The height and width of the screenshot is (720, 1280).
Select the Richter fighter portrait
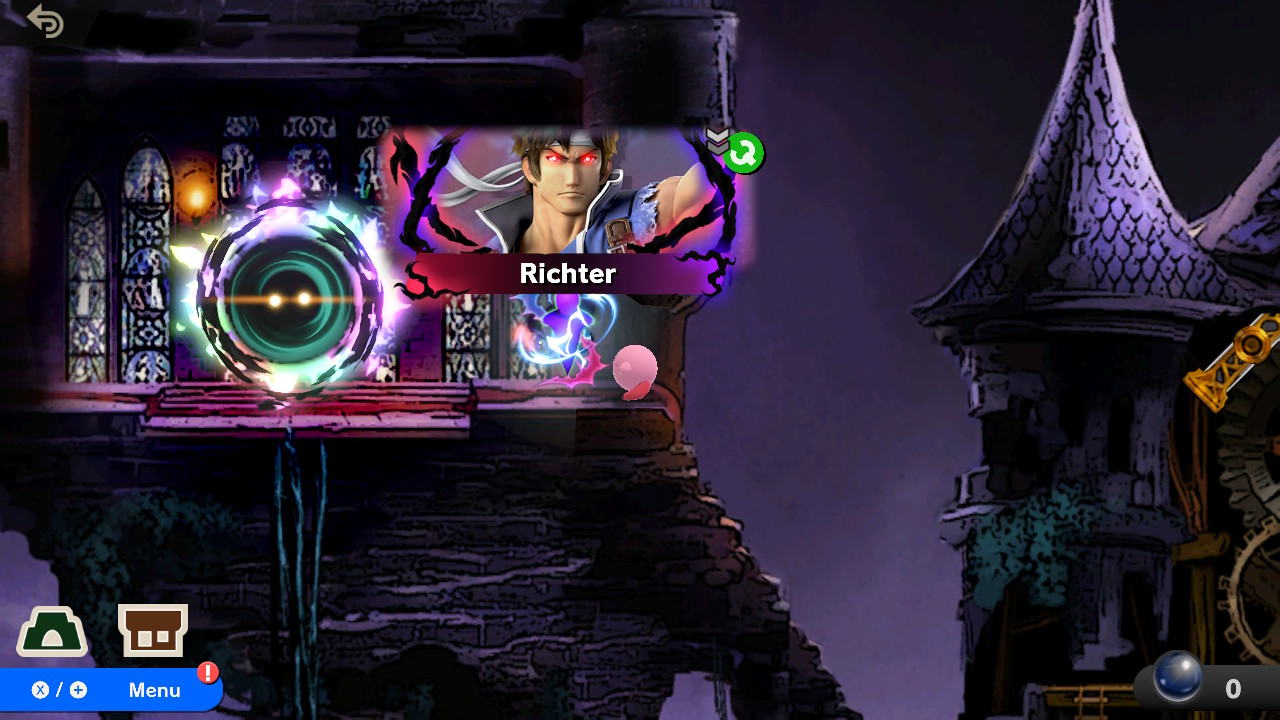pyautogui.click(x=567, y=200)
